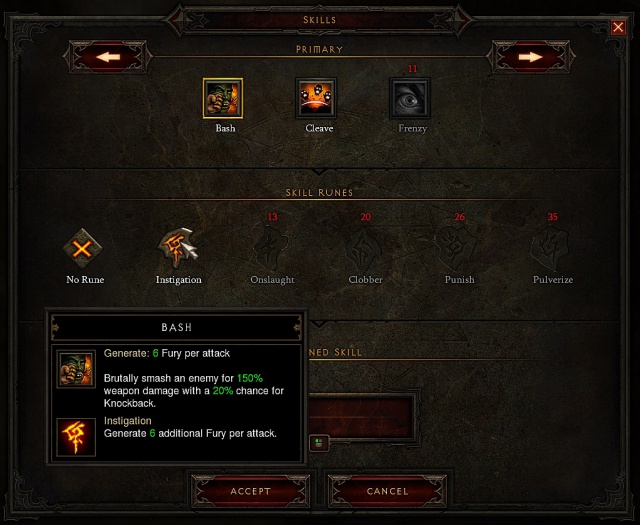Viewport: 640px width, 525px height.
Task: Select the locked Frenzy skill
Action: click(410, 98)
